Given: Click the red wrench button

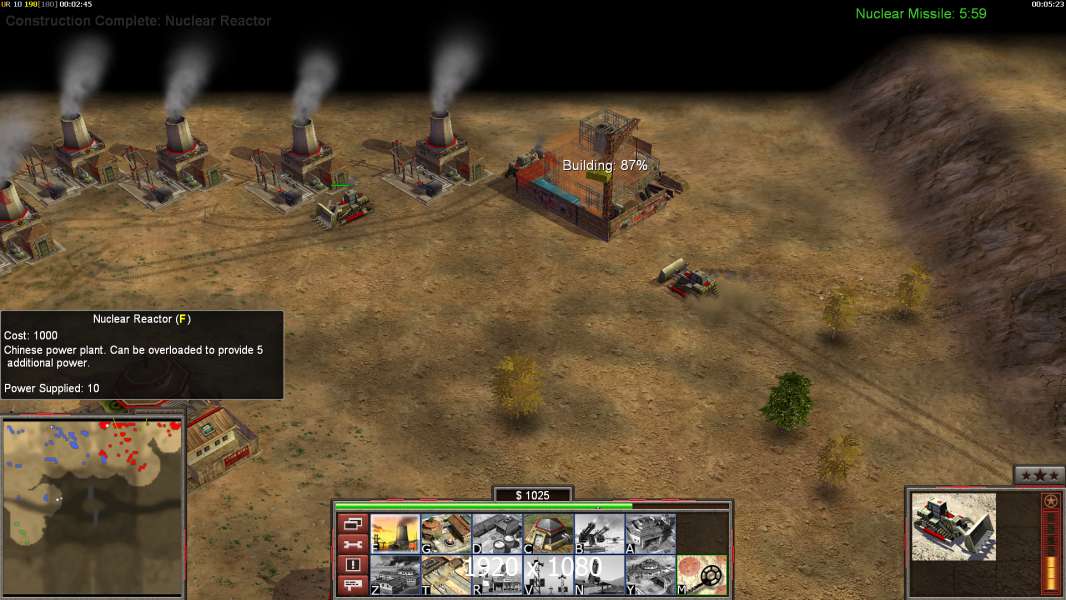Looking at the screenshot, I should pos(352,545).
